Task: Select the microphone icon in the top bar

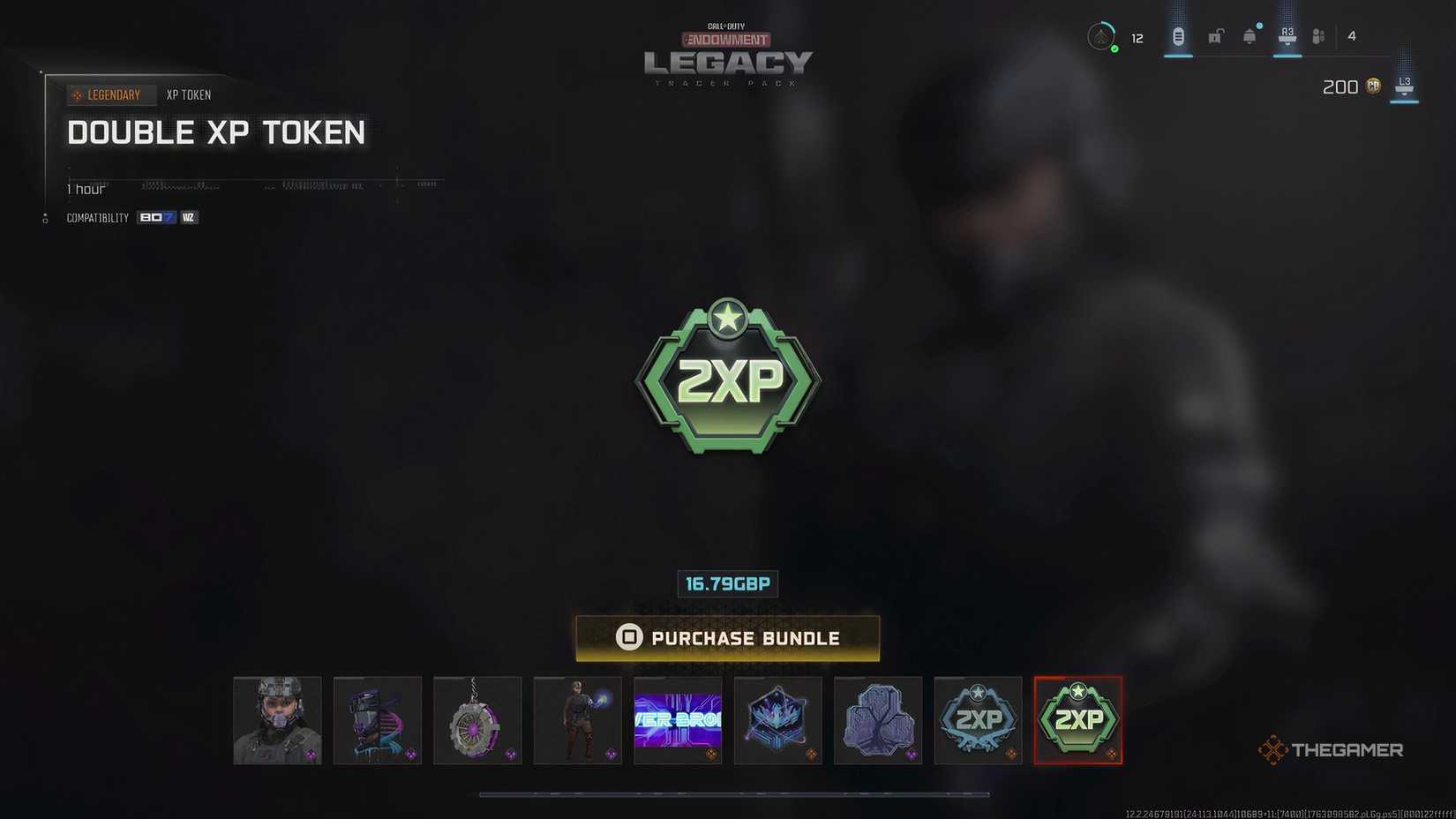Action: pos(1177,36)
